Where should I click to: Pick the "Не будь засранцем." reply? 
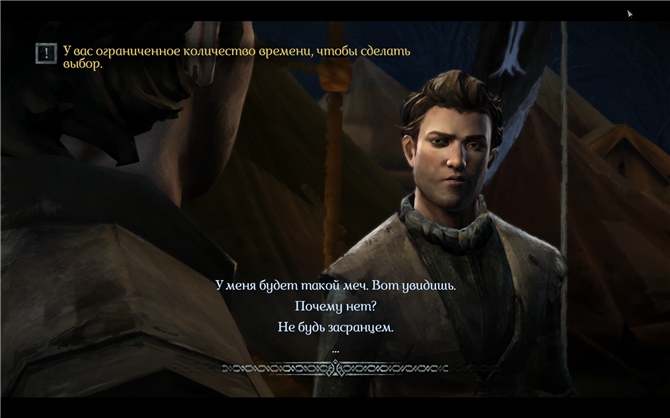coord(335,328)
